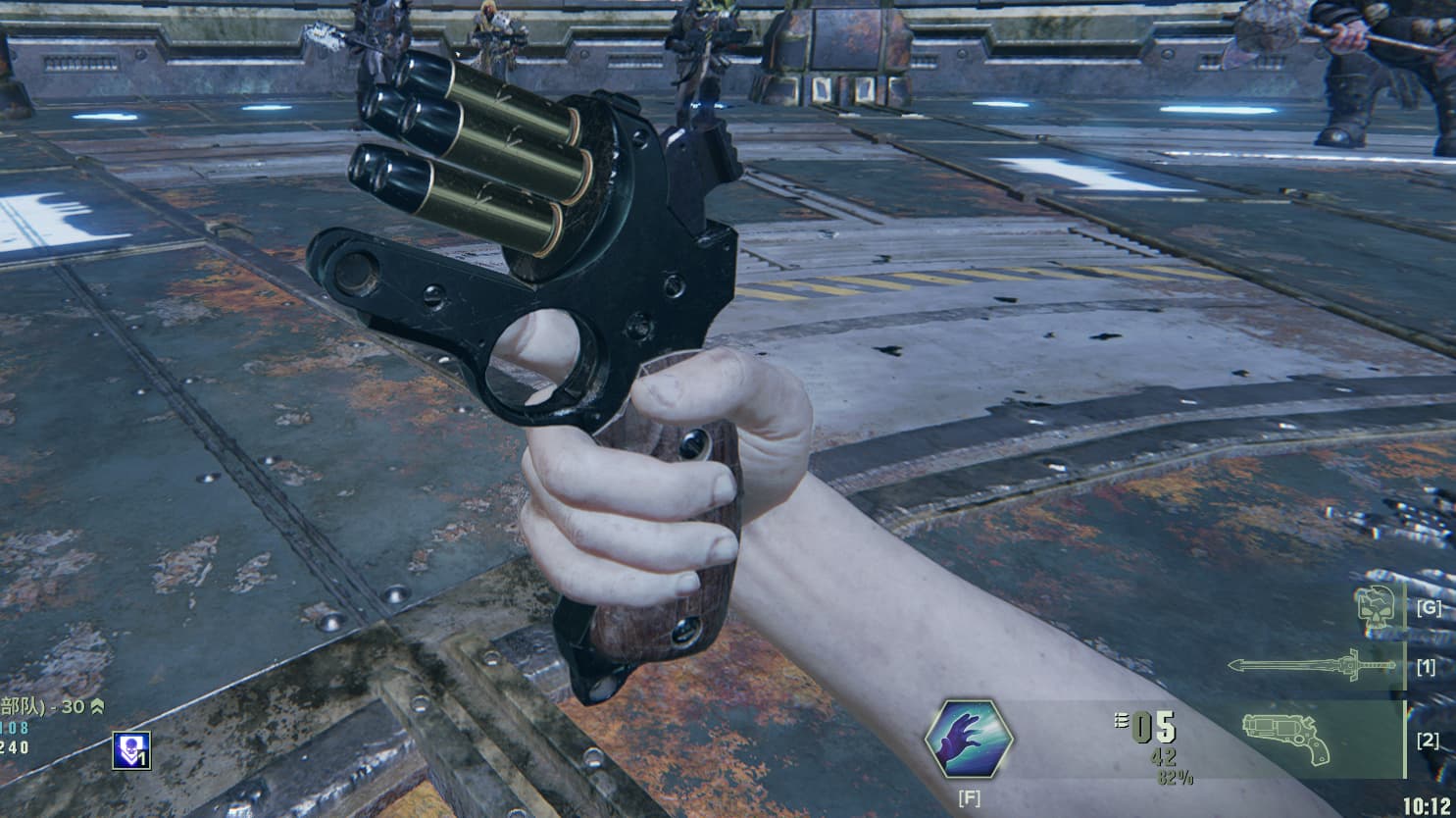Activate the purple hand psyker ability

pyautogui.click(x=970, y=740)
